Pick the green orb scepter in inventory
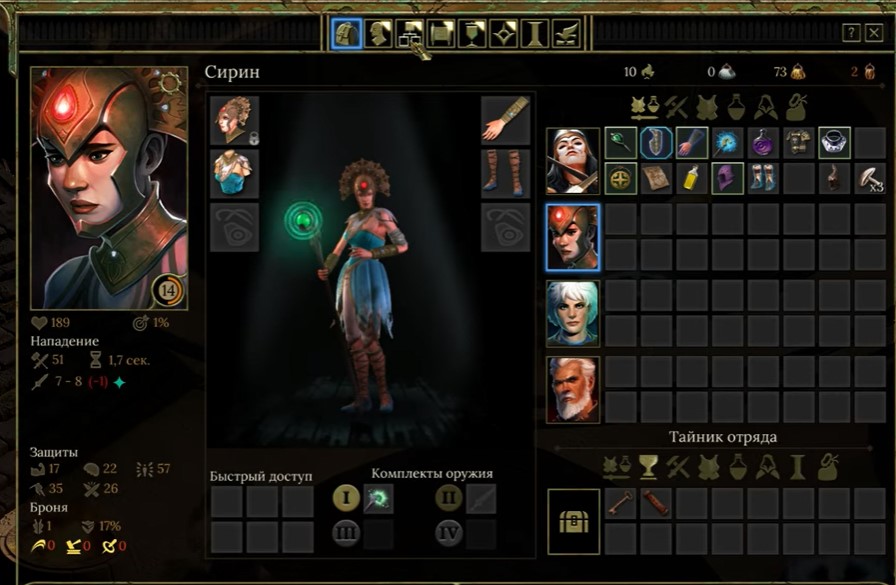 (x=621, y=142)
